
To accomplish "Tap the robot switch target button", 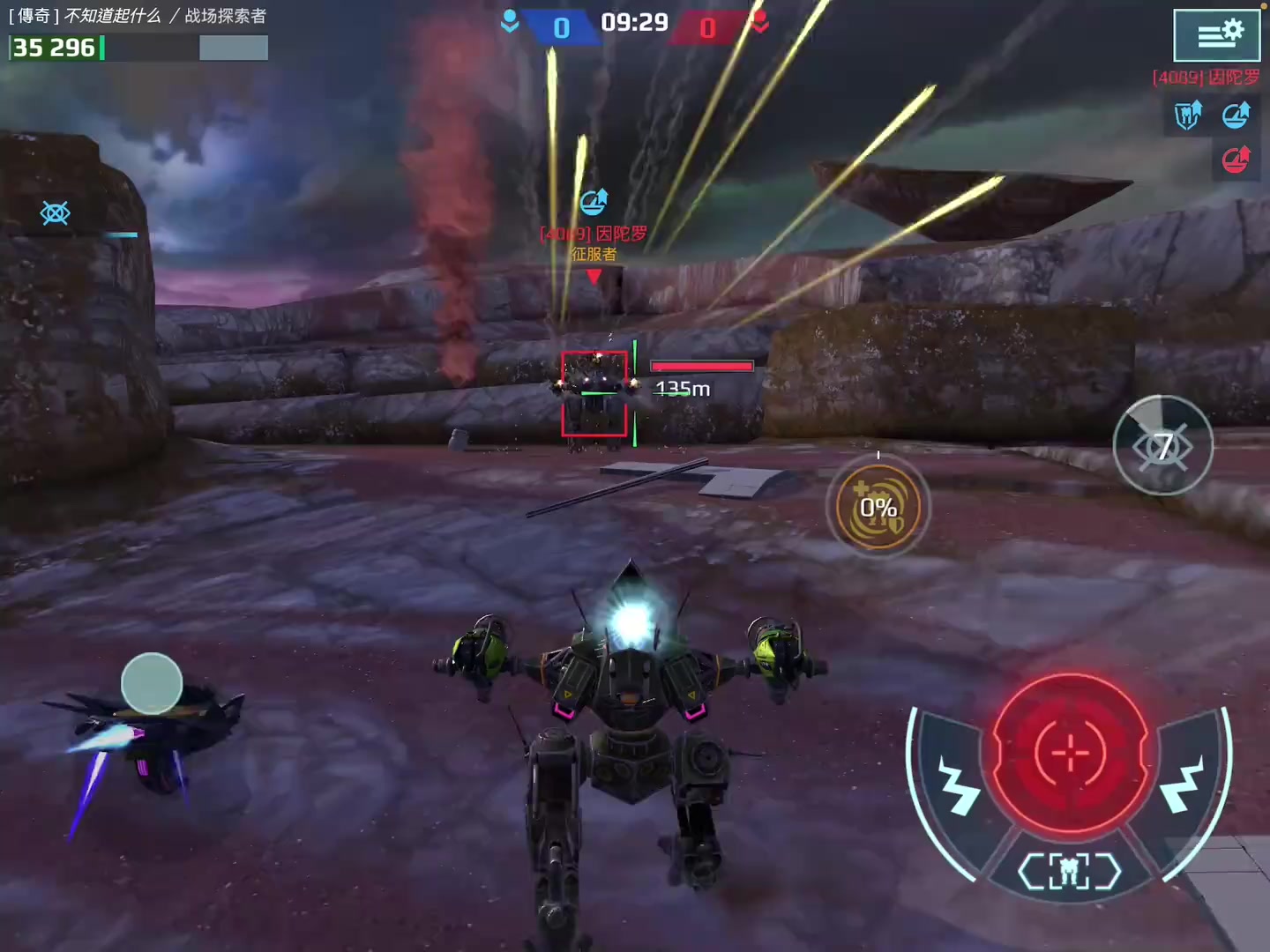I will 1069,872.
